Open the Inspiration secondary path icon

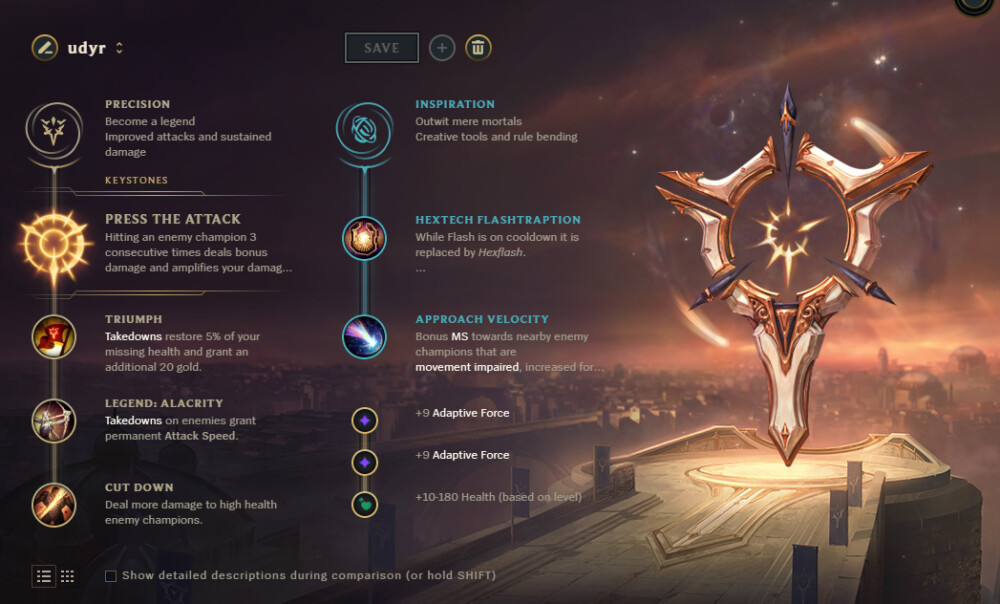tap(363, 128)
